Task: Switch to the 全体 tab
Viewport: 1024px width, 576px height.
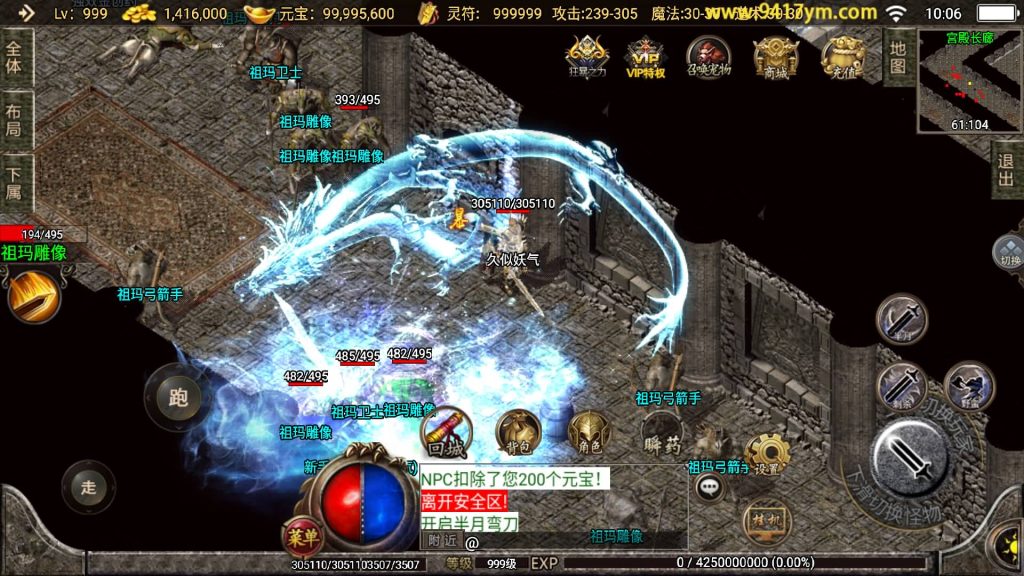Action: coord(14,57)
